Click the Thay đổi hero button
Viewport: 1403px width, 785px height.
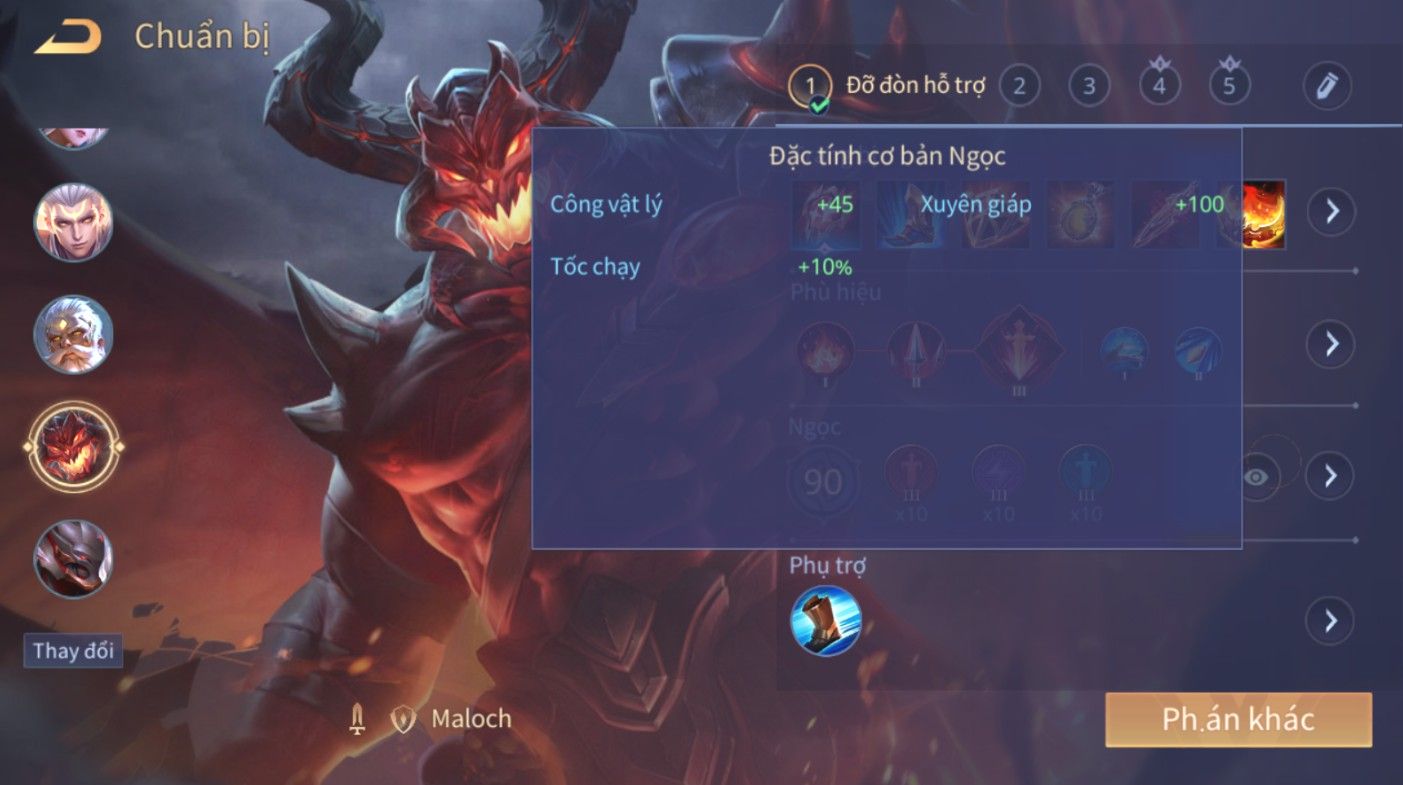pos(73,651)
